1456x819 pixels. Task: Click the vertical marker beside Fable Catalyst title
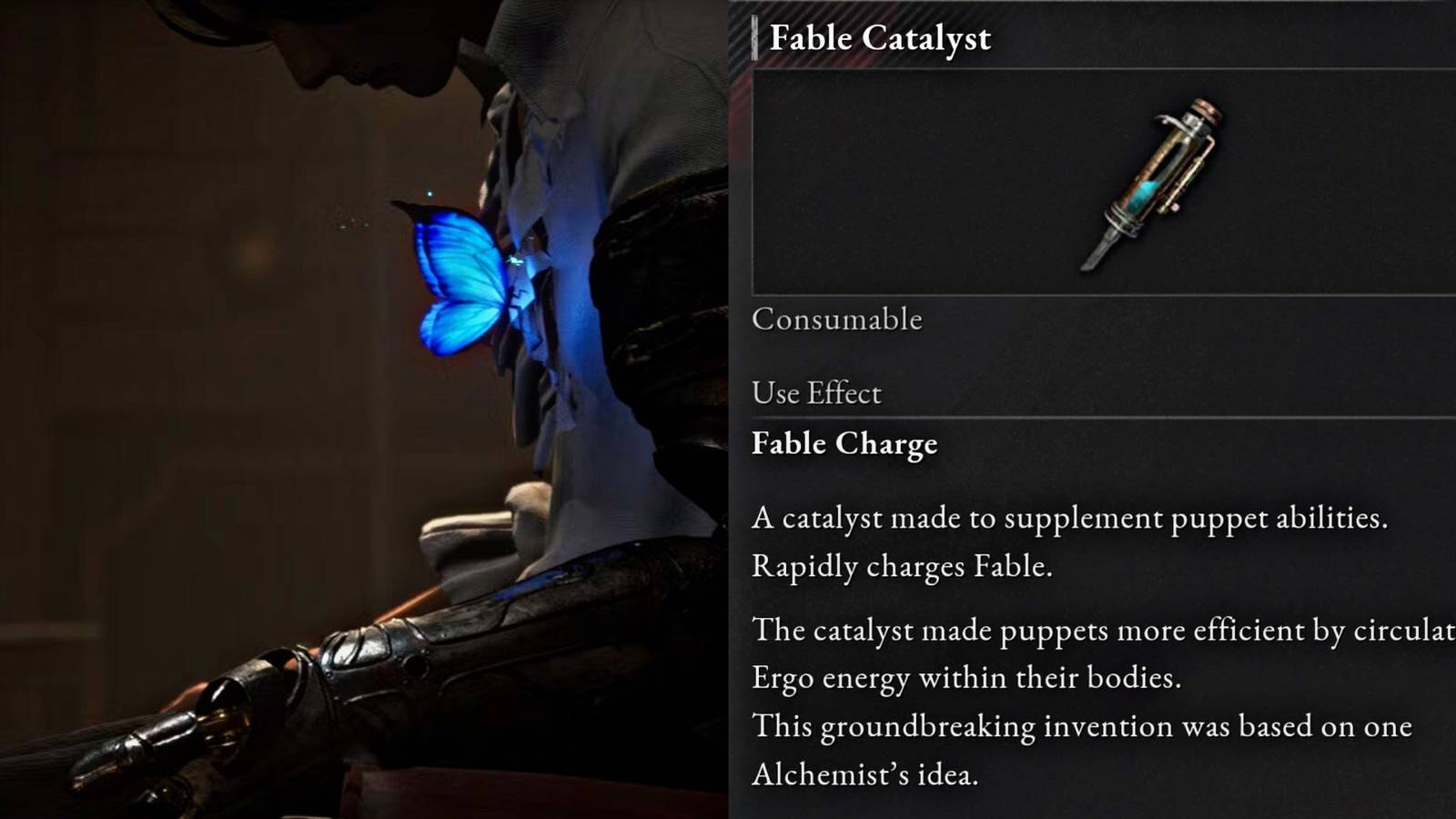click(x=755, y=38)
